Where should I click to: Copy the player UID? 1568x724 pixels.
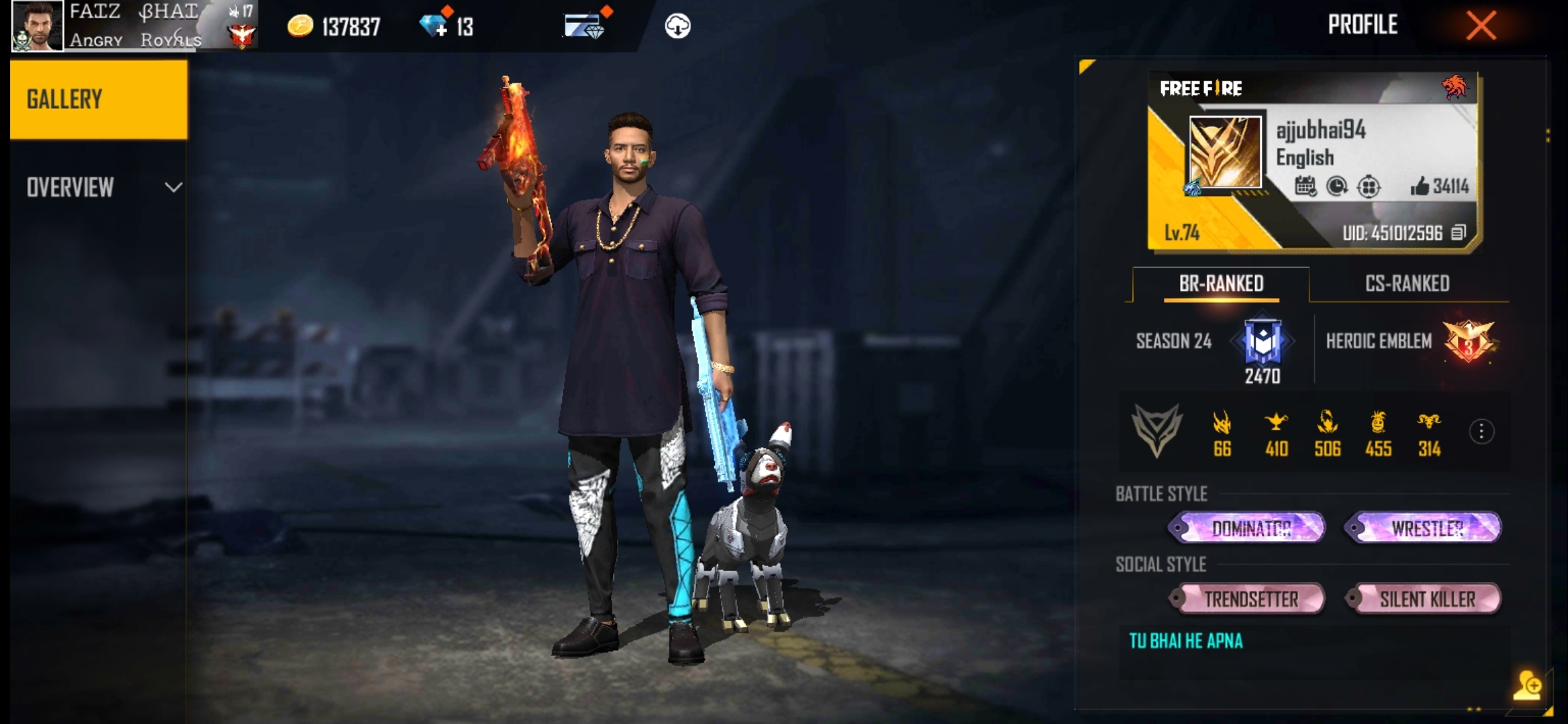(1458, 233)
